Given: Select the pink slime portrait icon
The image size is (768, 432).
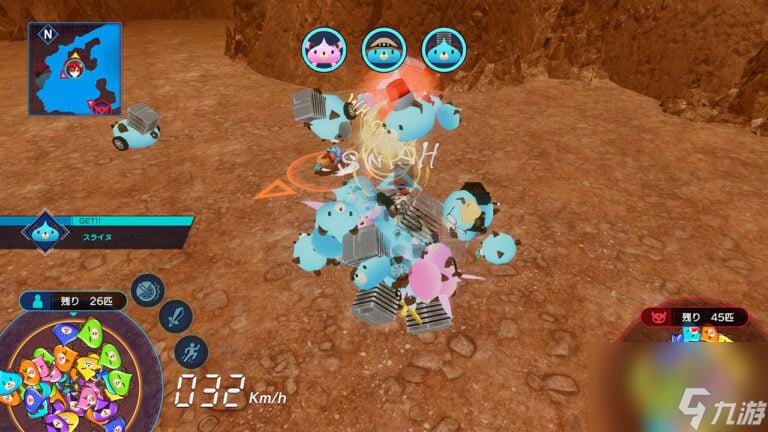Looking at the screenshot, I should click(323, 50).
